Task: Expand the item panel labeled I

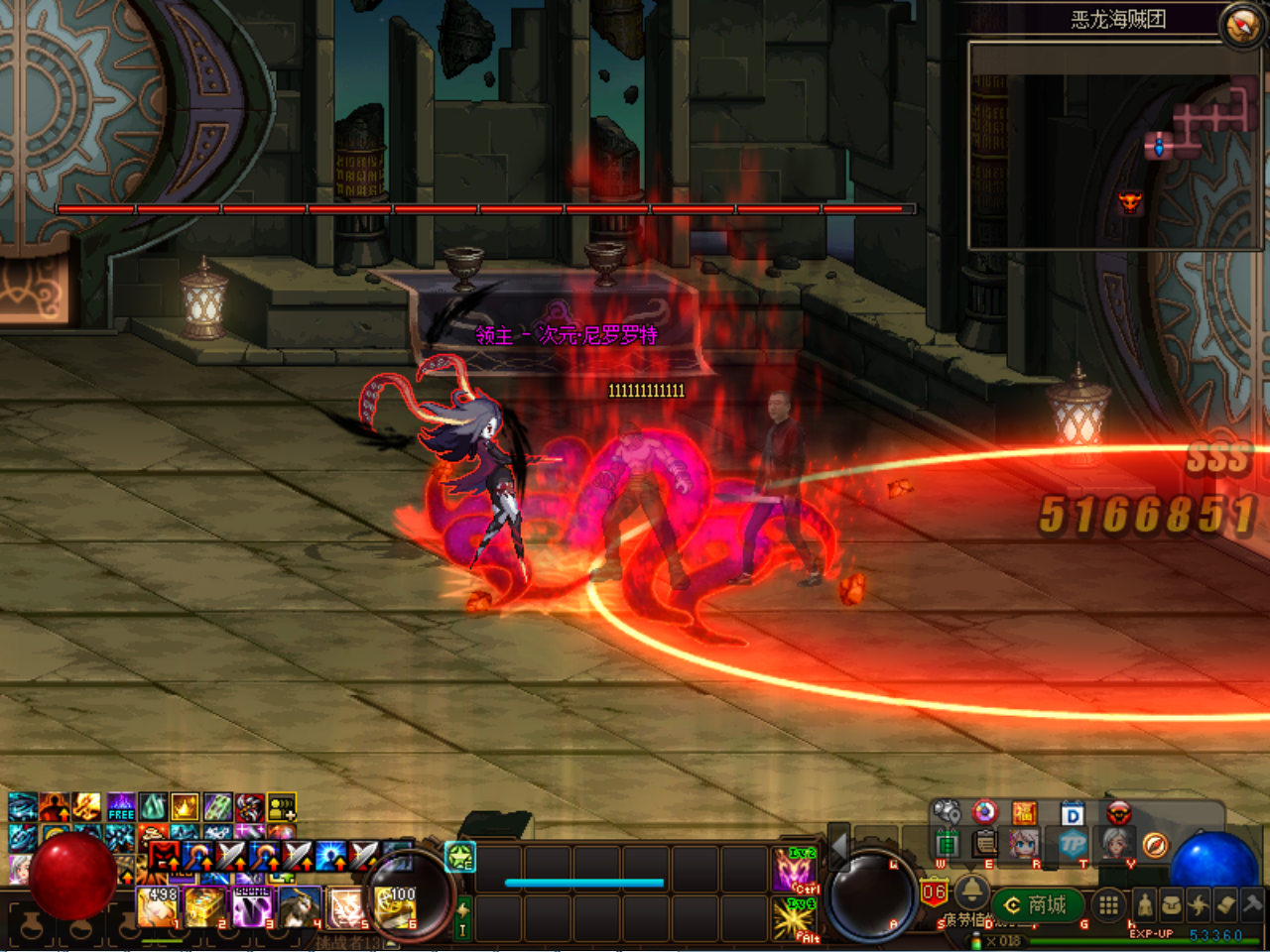Action: click(462, 916)
